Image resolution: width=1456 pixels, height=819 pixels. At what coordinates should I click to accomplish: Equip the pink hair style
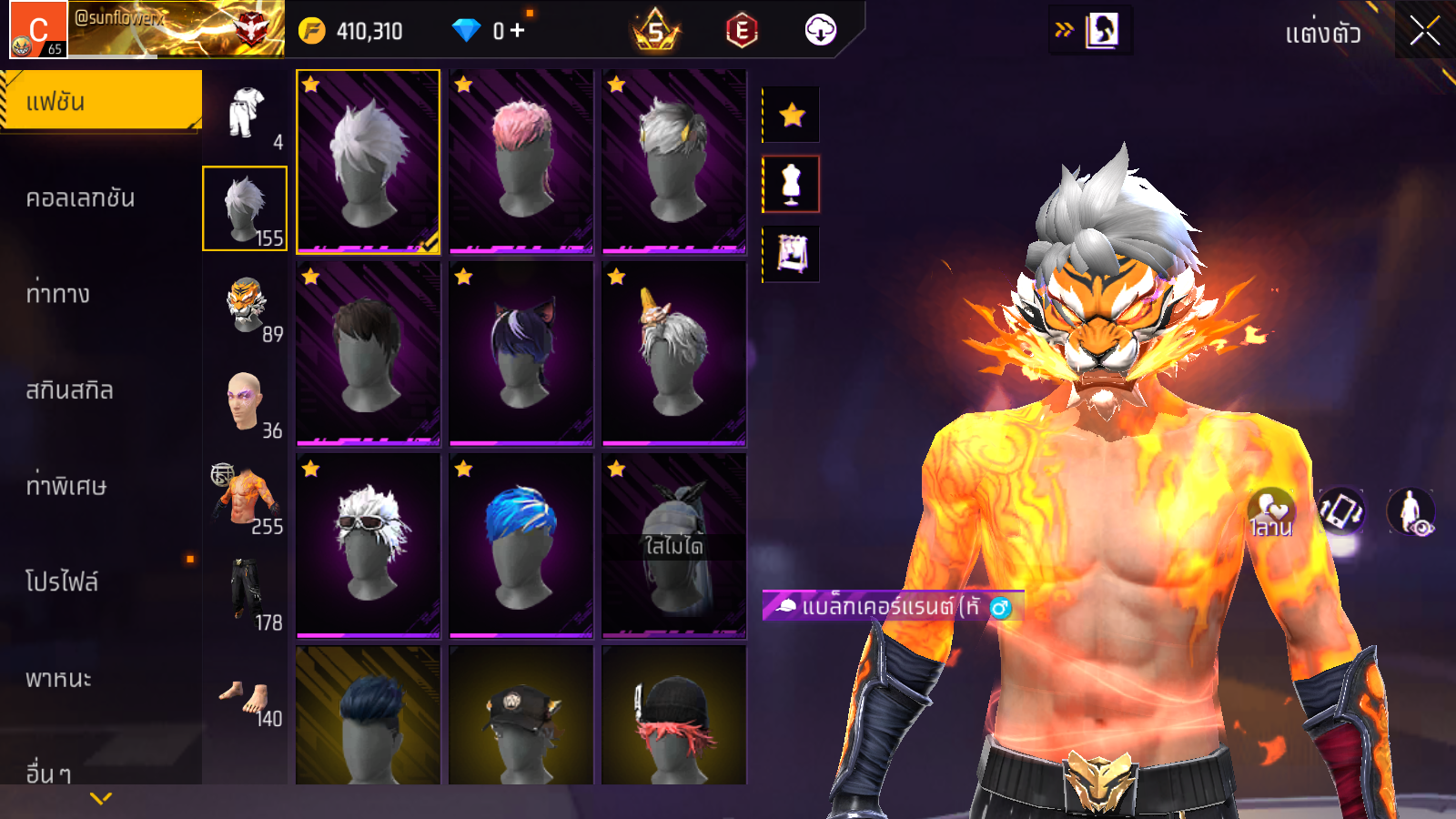[x=521, y=161]
